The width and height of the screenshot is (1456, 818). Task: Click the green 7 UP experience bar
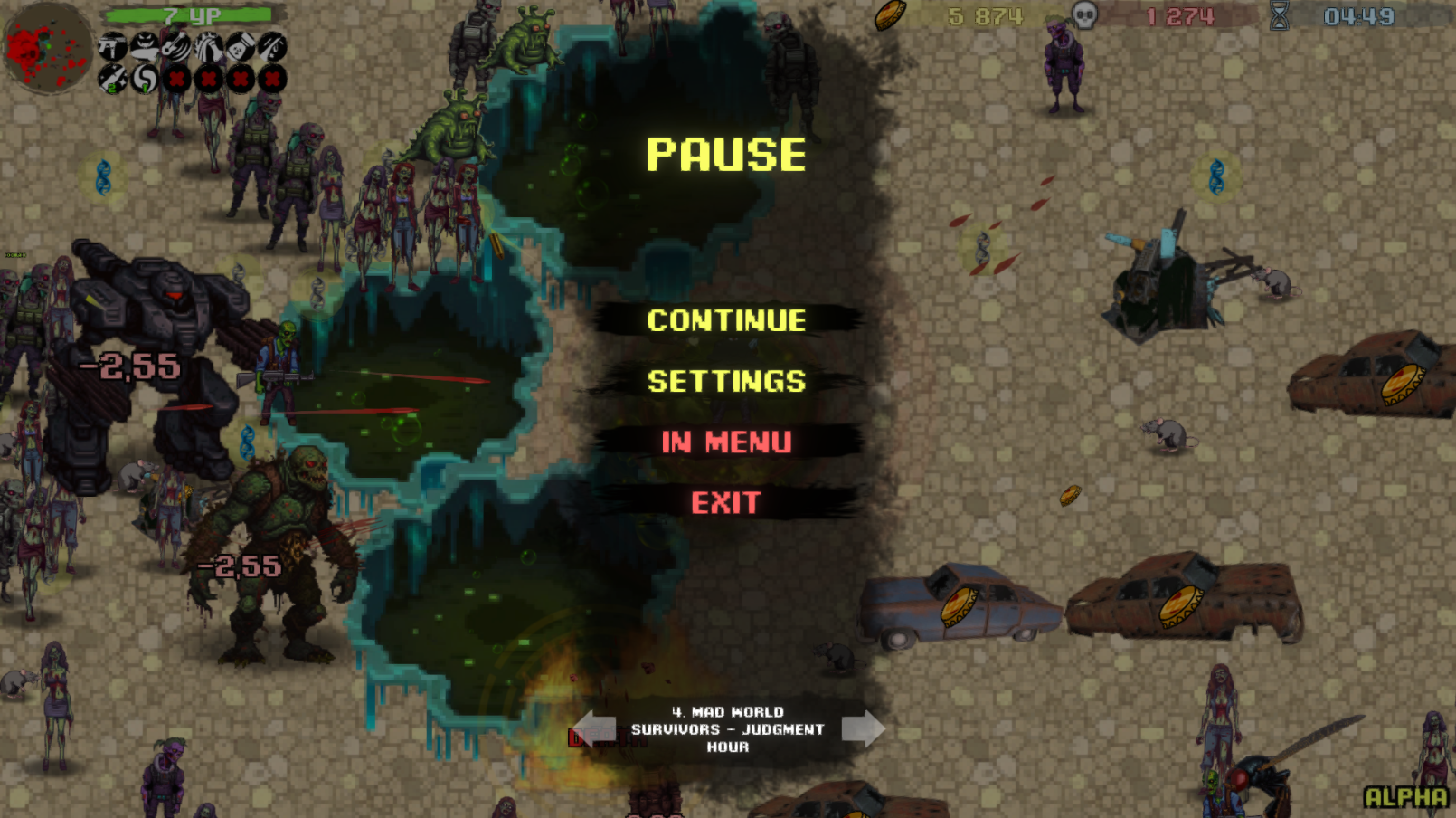pos(190,14)
